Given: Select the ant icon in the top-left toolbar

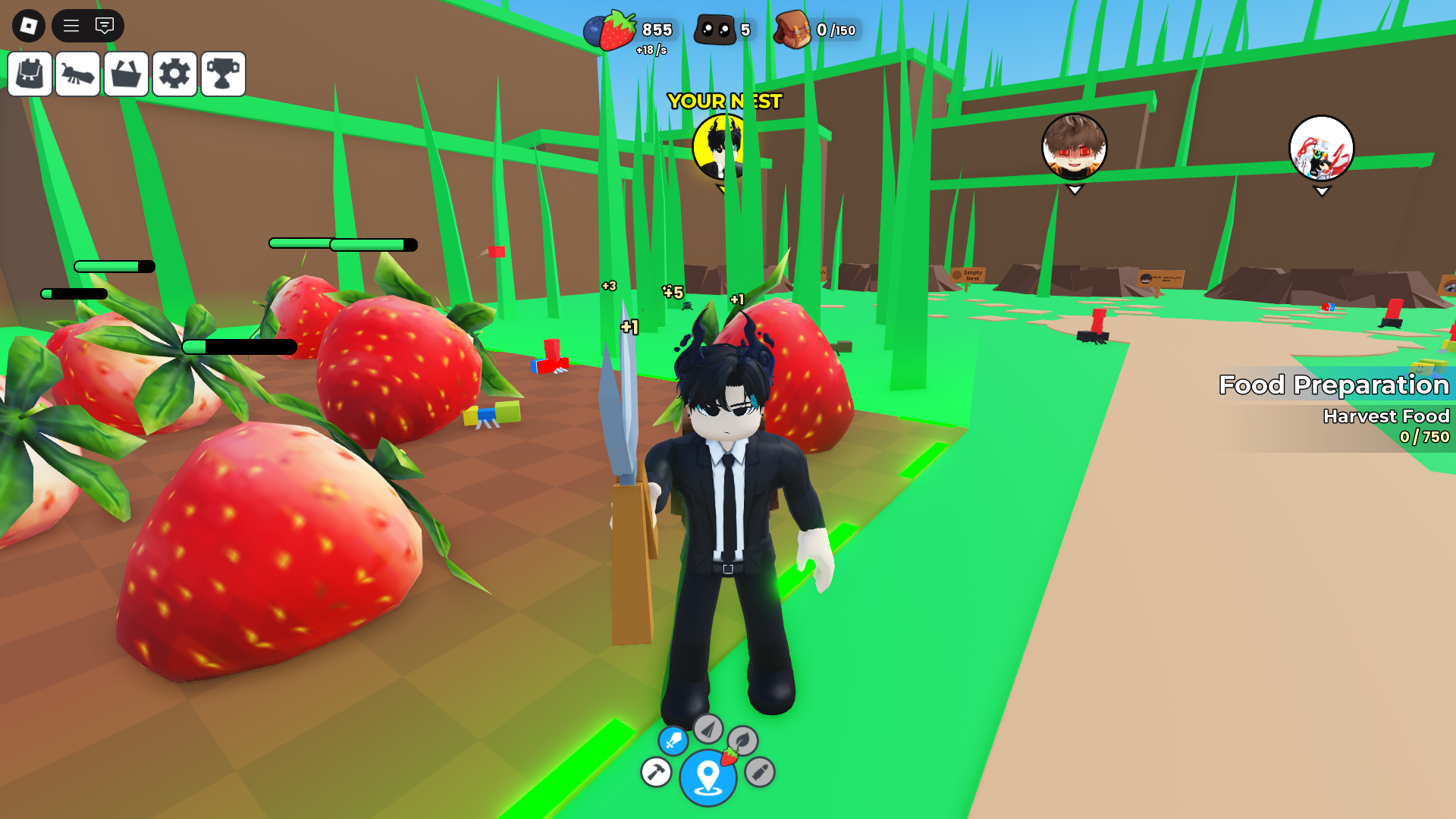Looking at the screenshot, I should click(77, 74).
